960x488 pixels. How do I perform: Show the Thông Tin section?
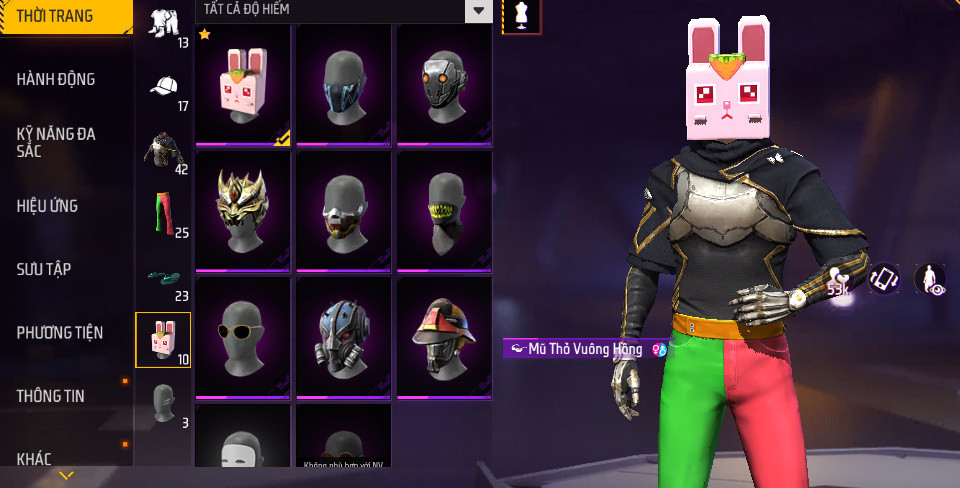pyautogui.click(x=50, y=396)
